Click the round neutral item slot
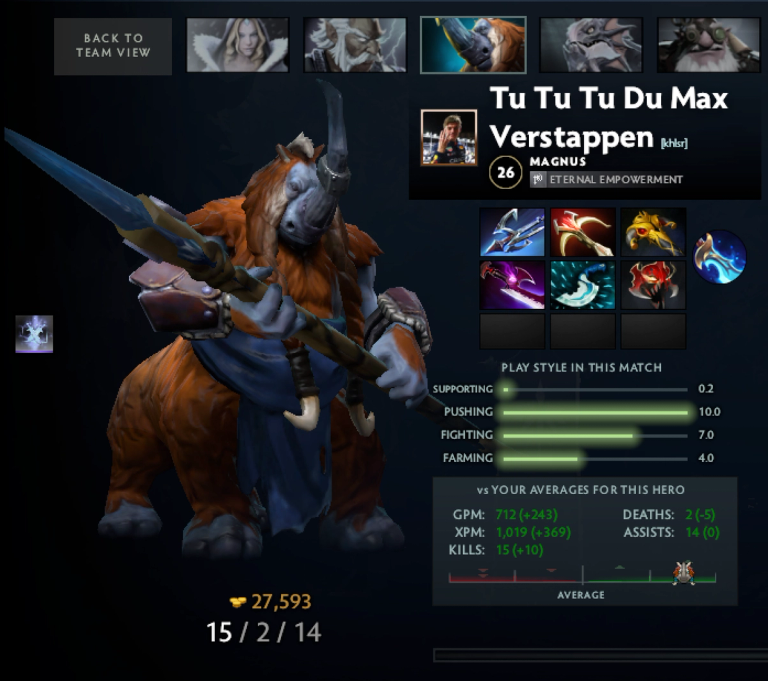Viewport: 768px width, 681px height. coord(720,257)
